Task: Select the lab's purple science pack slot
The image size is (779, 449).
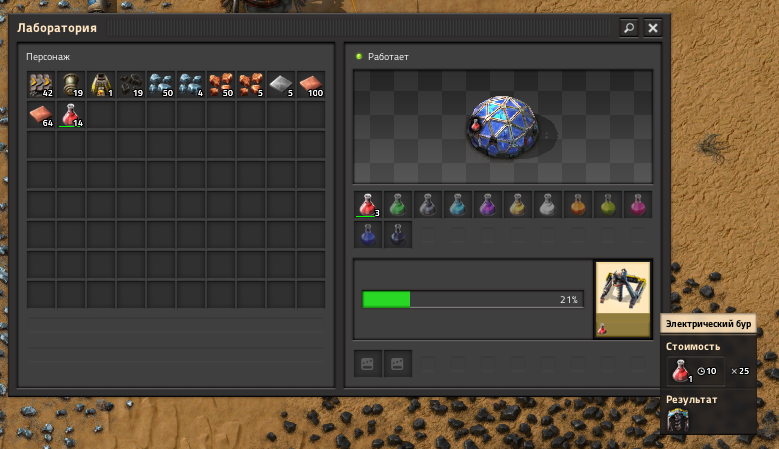Action: [488, 205]
